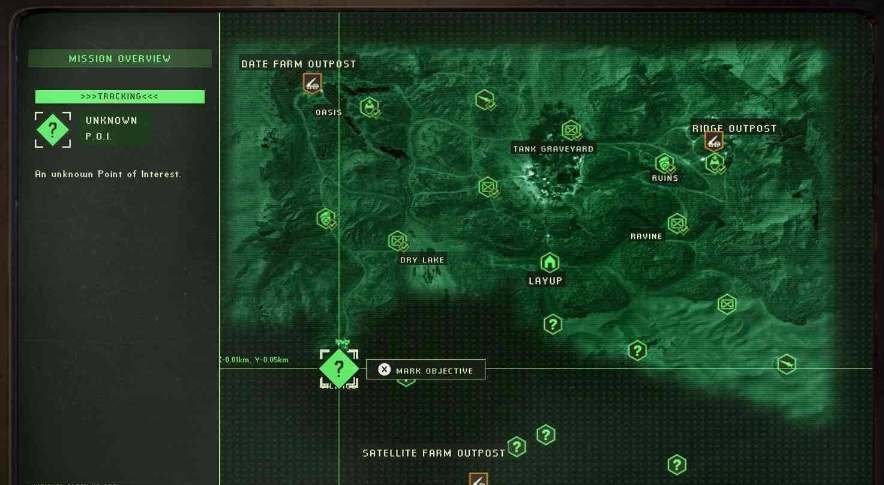Select the Ruins map marker
Screen dimensions: 884x485
click(665, 163)
